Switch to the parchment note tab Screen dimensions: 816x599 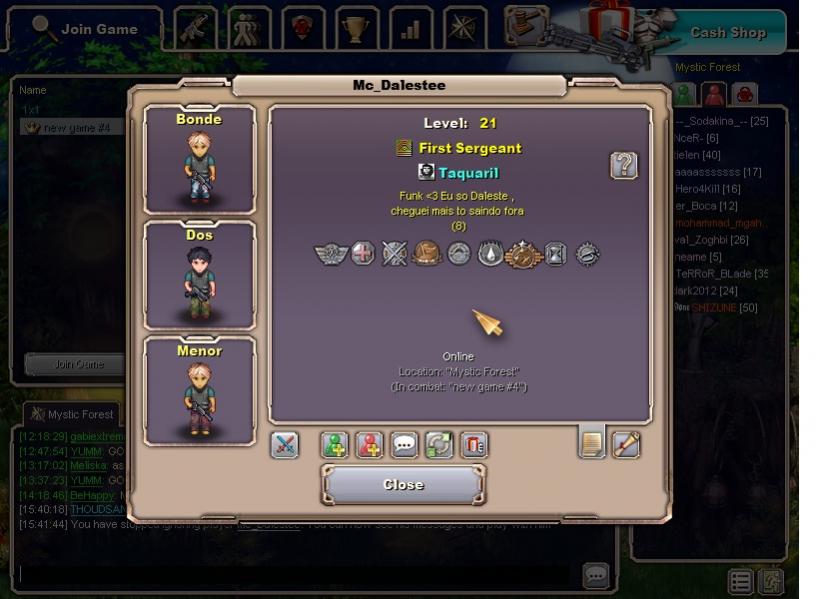(592, 443)
